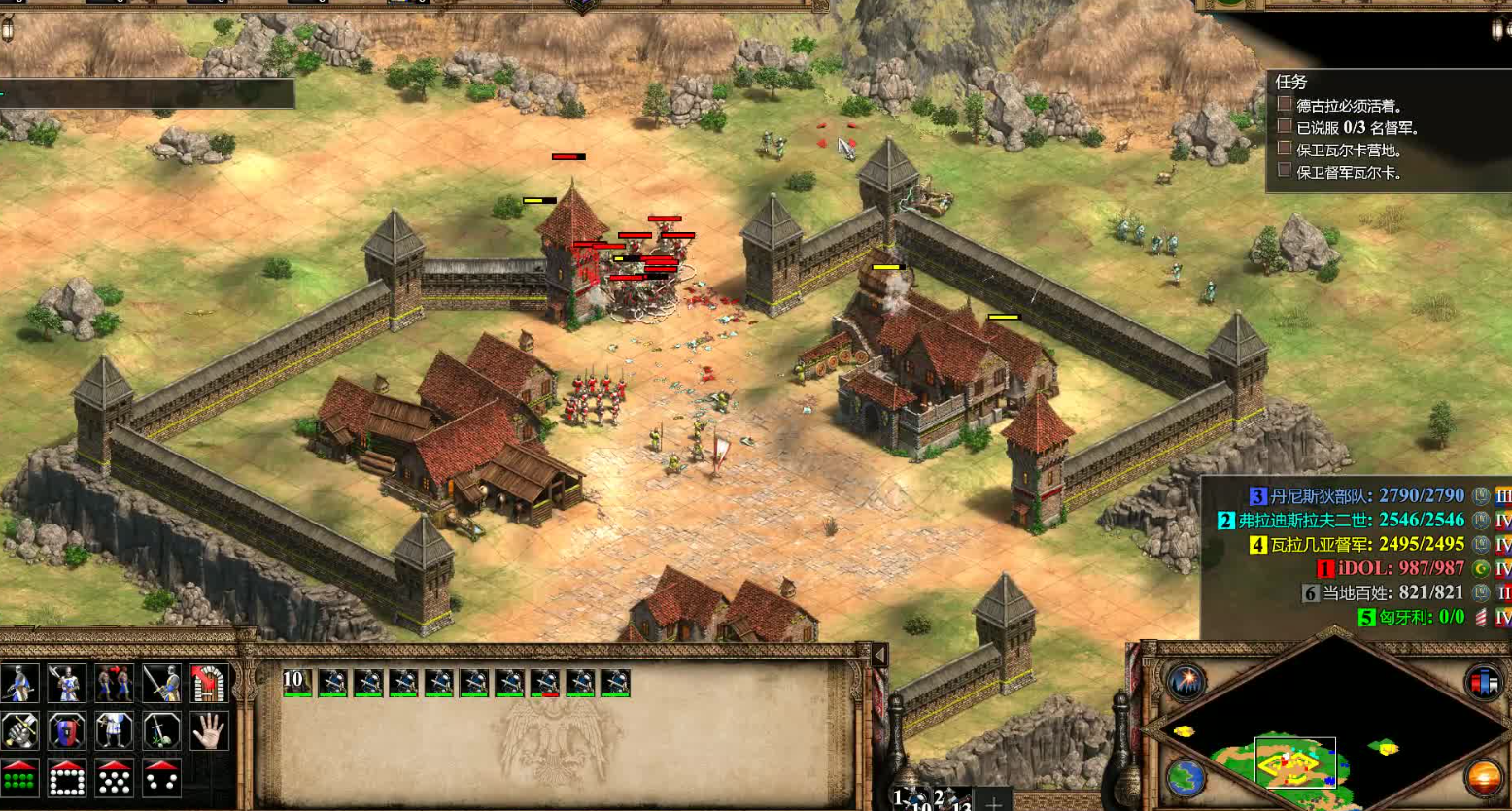Activate the patrol command with two walking soldiers
Image resolution: width=1512 pixels, height=811 pixels.
click(x=115, y=684)
